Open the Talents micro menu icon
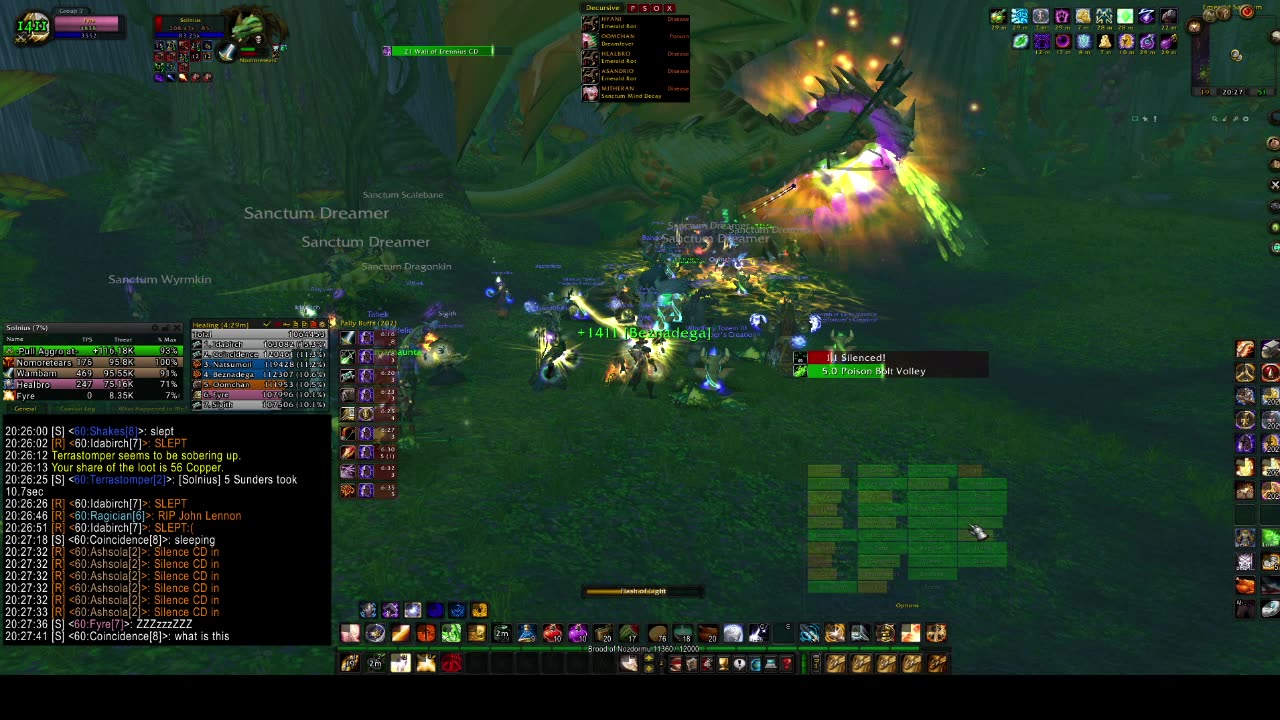The image size is (1280, 720). (x=706, y=662)
